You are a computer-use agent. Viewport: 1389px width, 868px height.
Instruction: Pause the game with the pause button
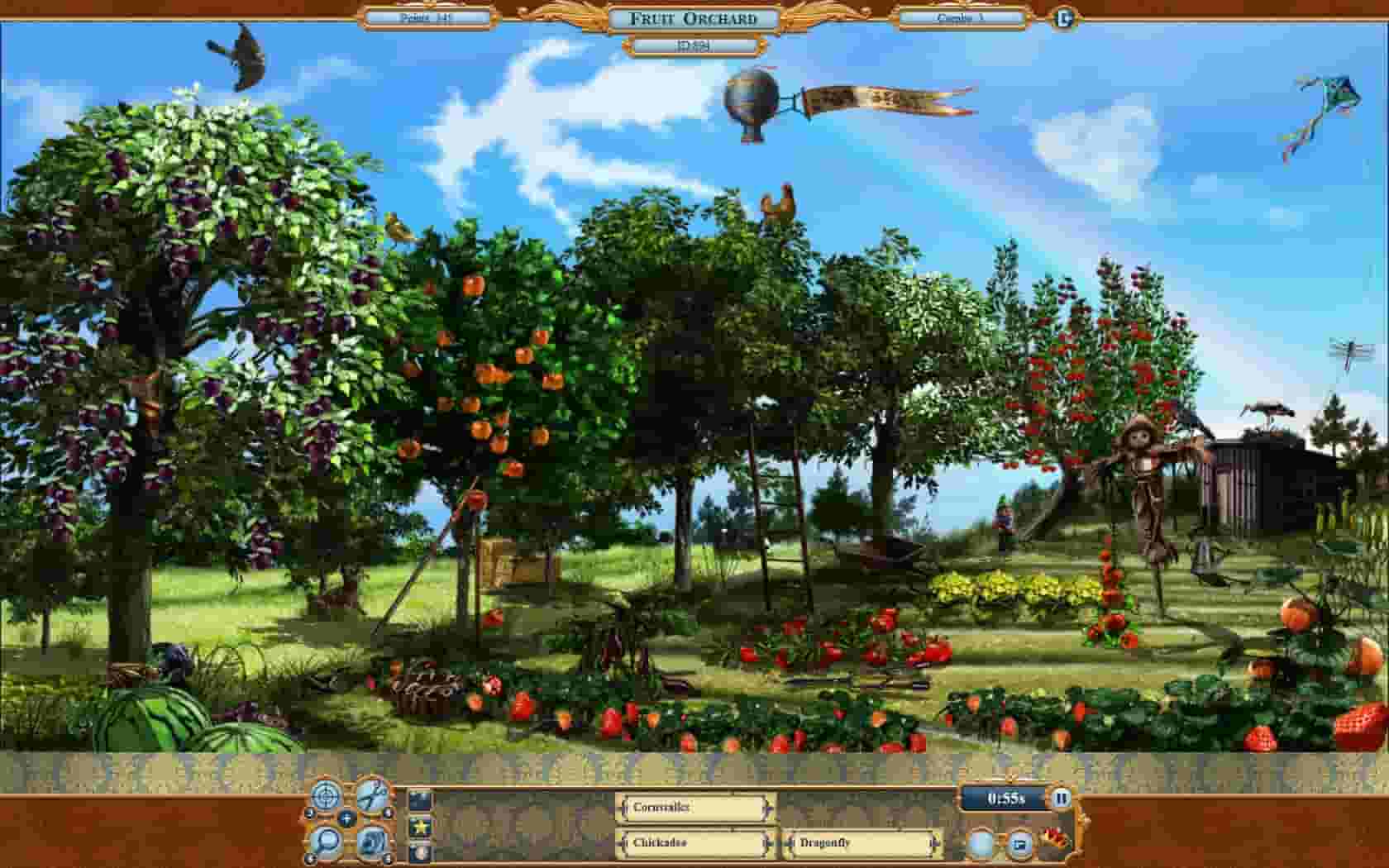(1061, 798)
